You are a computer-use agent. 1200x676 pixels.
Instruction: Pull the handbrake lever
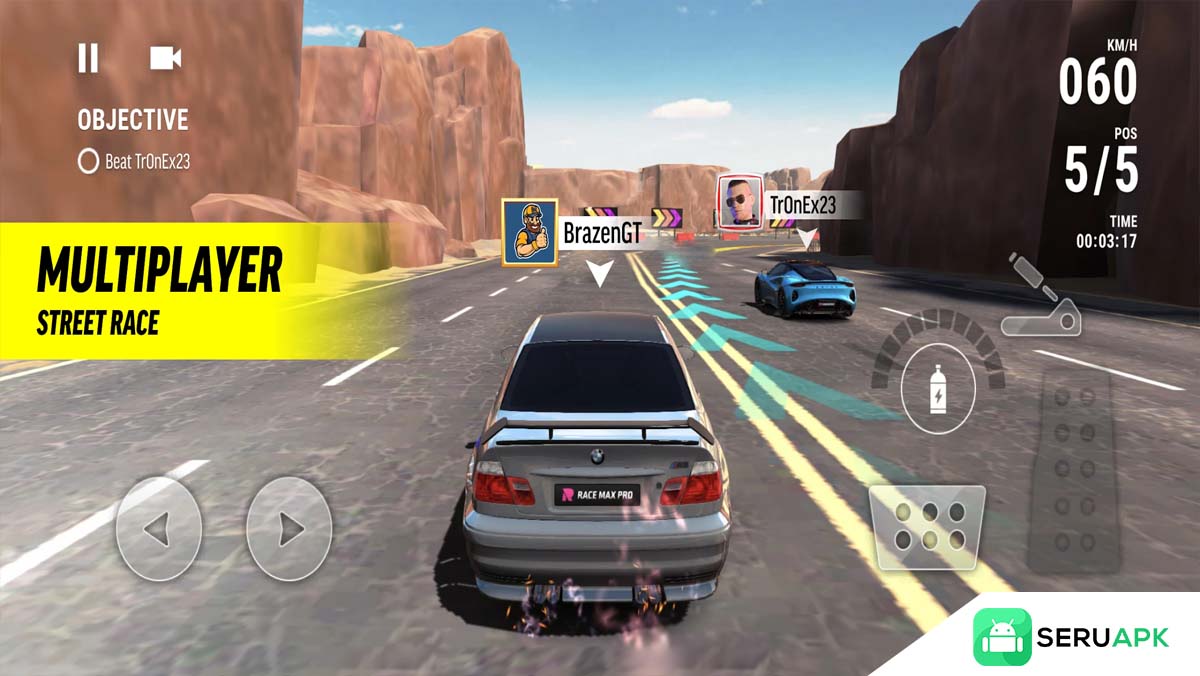[x=1040, y=298]
